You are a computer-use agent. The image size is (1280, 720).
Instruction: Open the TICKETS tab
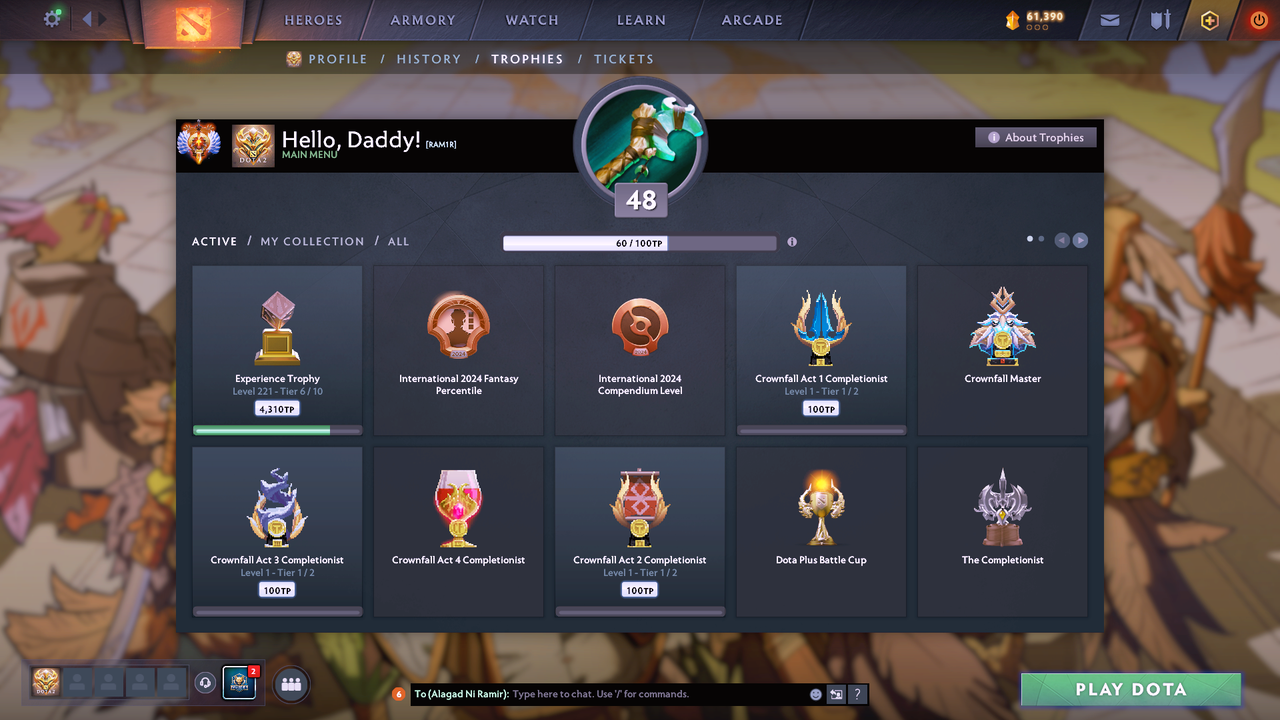(624, 59)
